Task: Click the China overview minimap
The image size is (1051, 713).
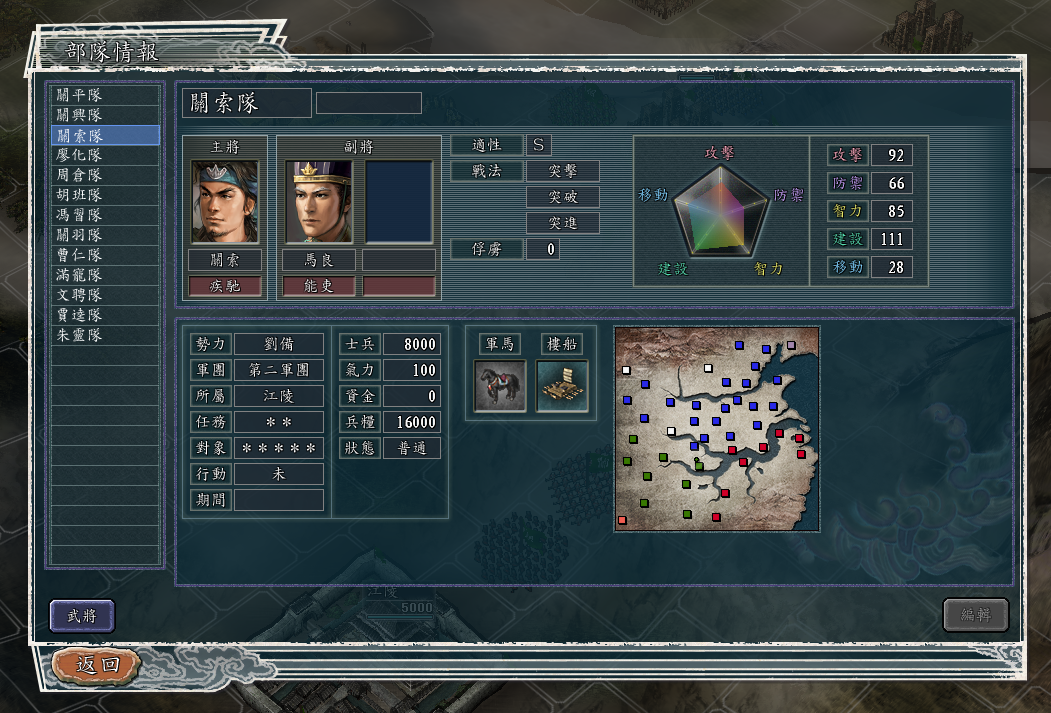Action: pos(716,429)
